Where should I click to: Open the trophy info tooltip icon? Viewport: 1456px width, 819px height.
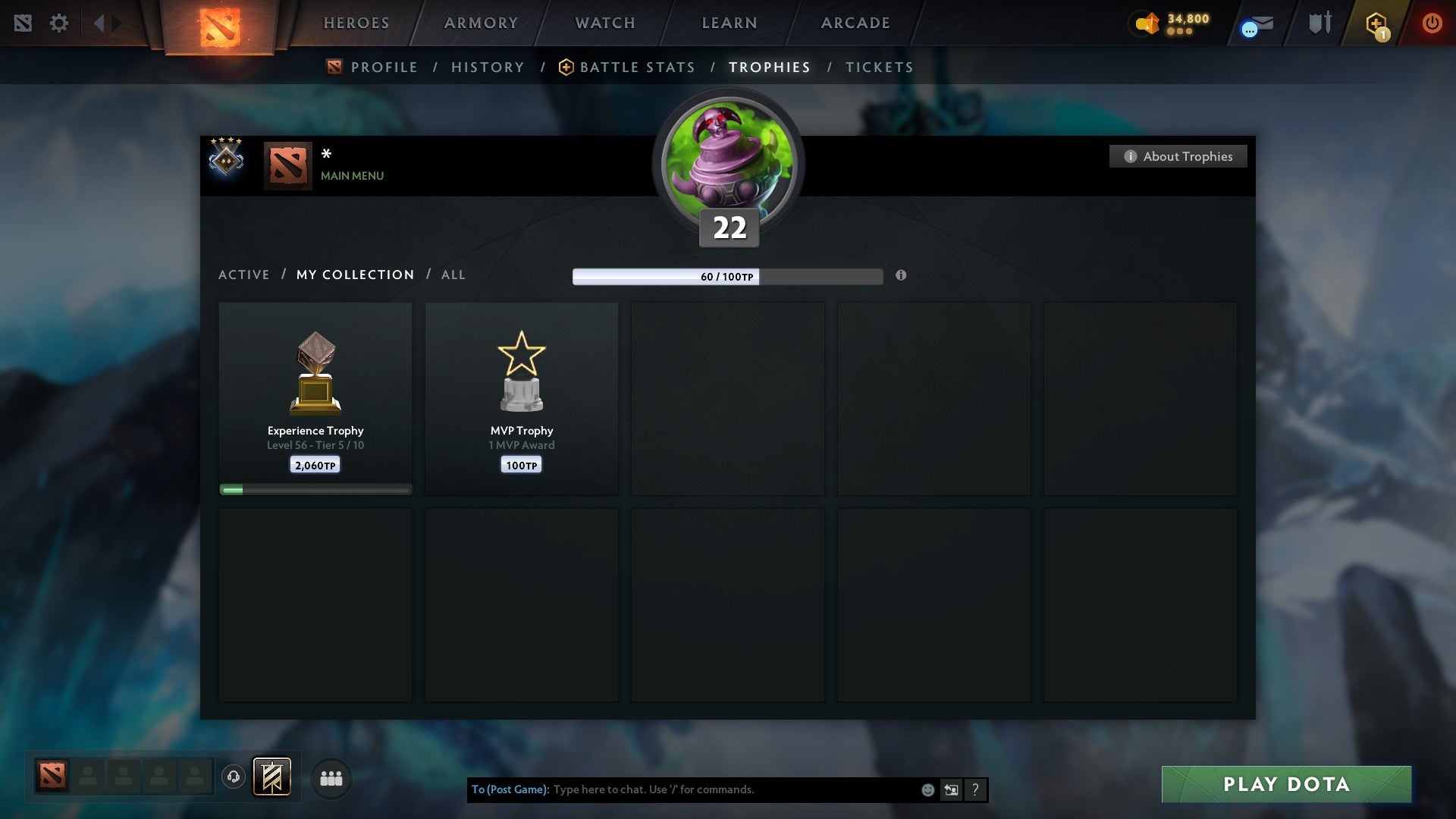tap(901, 277)
